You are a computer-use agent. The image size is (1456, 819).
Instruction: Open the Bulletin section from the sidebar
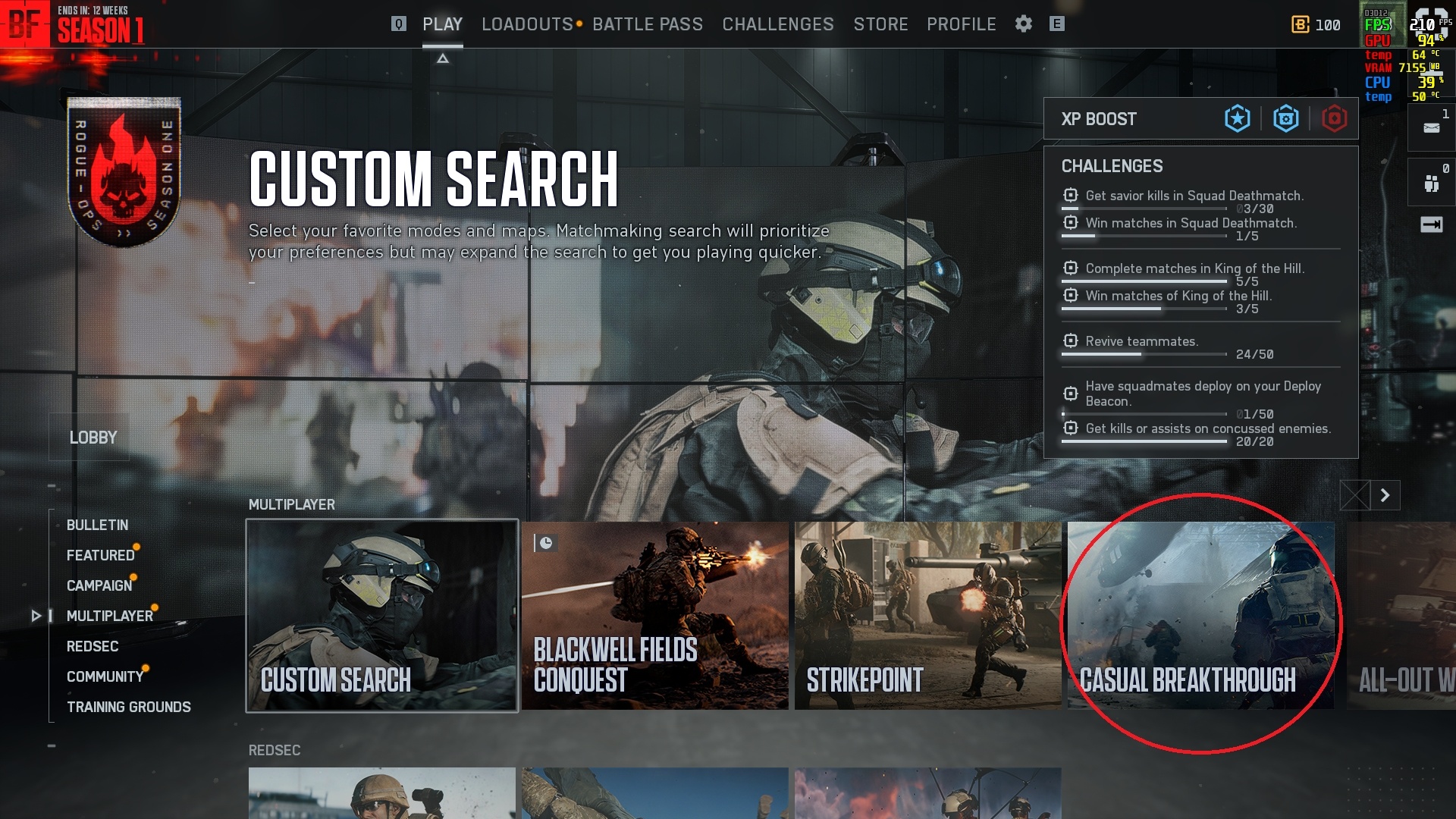tap(97, 525)
